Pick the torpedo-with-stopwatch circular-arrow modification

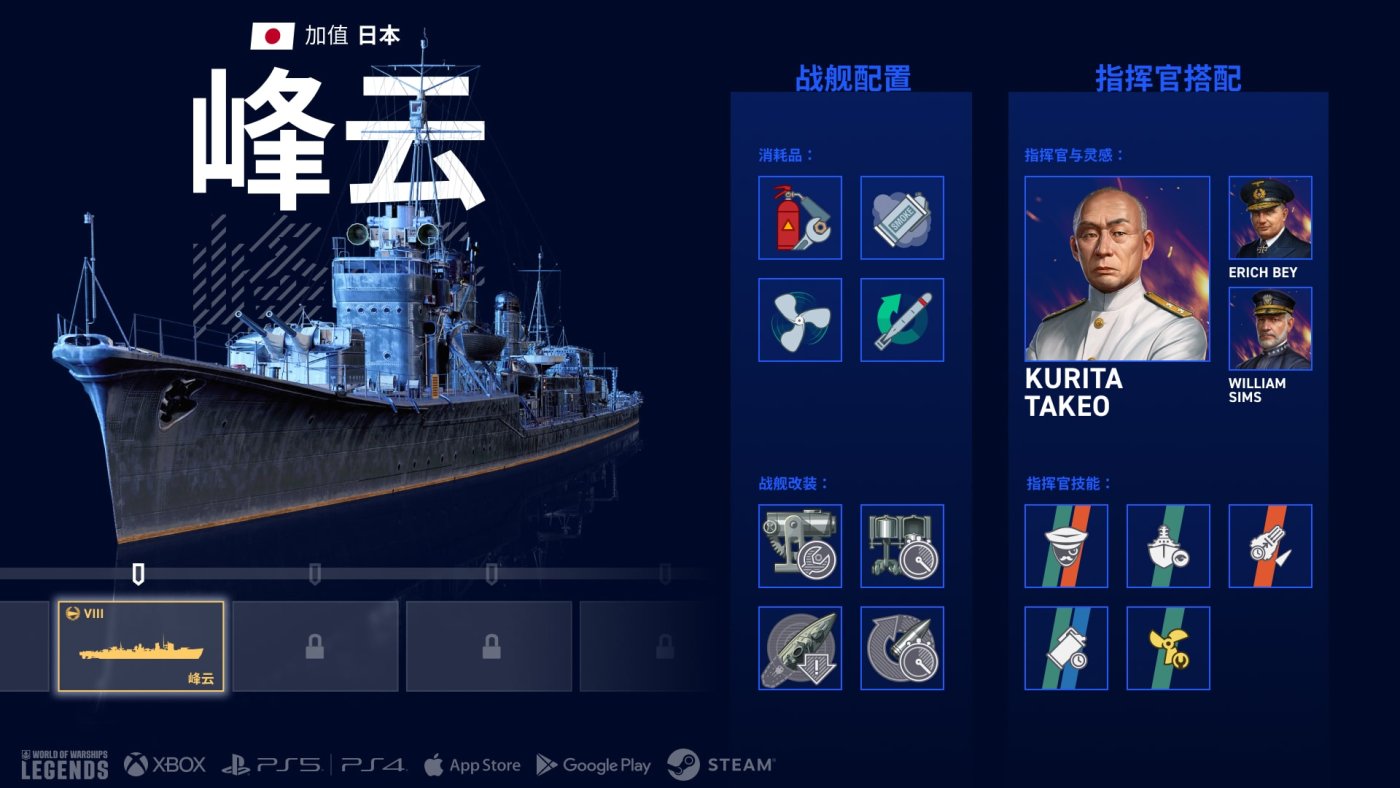(902, 648)
